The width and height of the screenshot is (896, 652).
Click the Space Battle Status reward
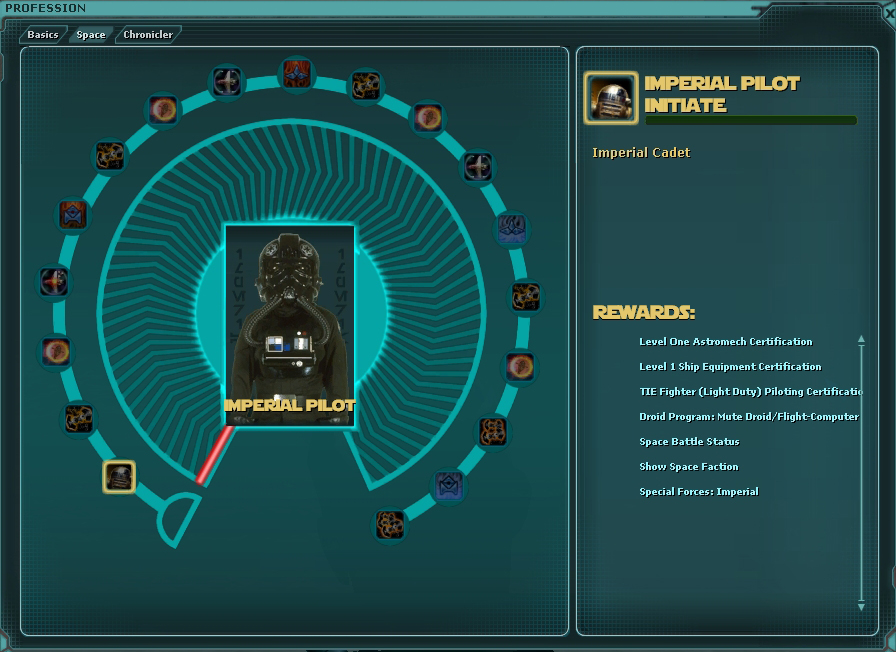click(x=689, y=442)
